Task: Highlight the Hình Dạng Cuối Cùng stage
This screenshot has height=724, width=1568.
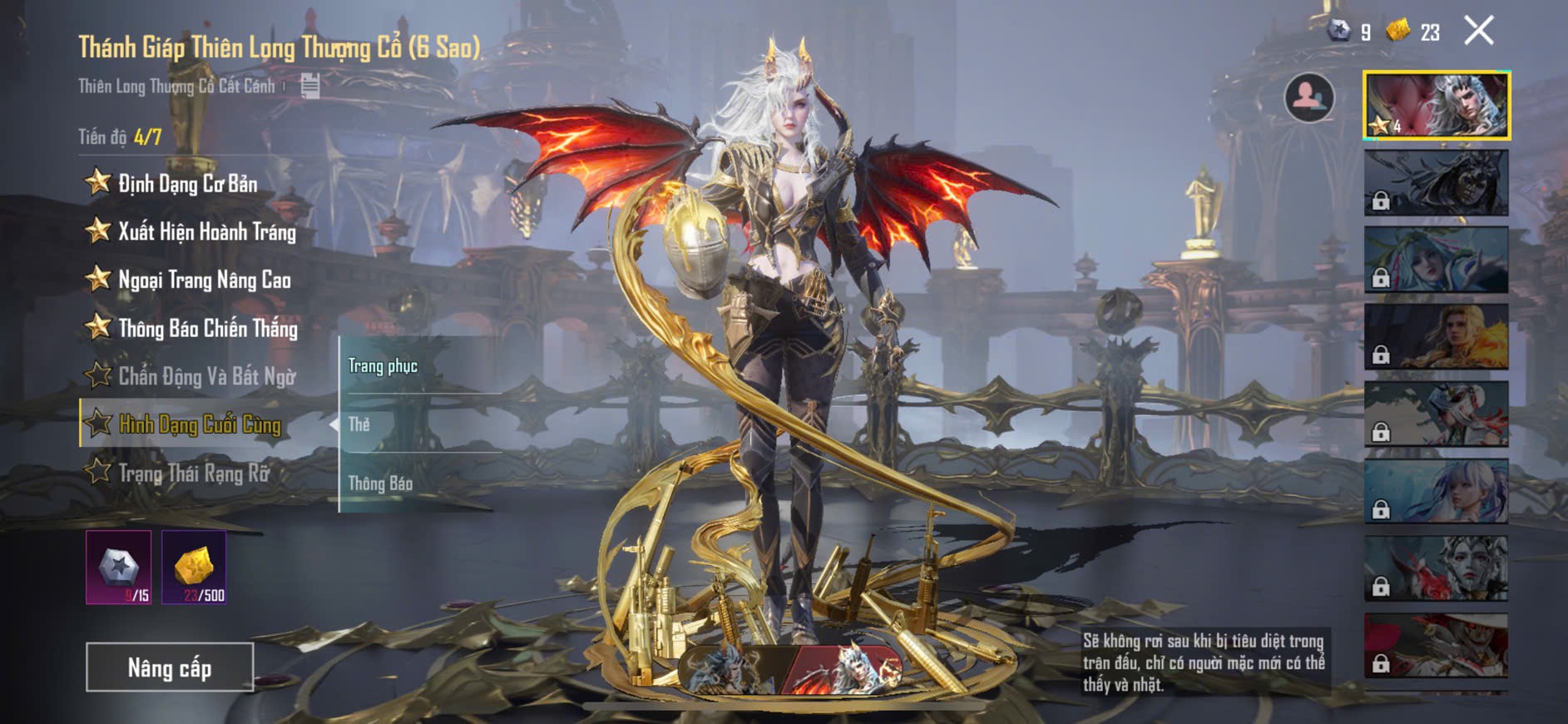Action: coord(200,424)
